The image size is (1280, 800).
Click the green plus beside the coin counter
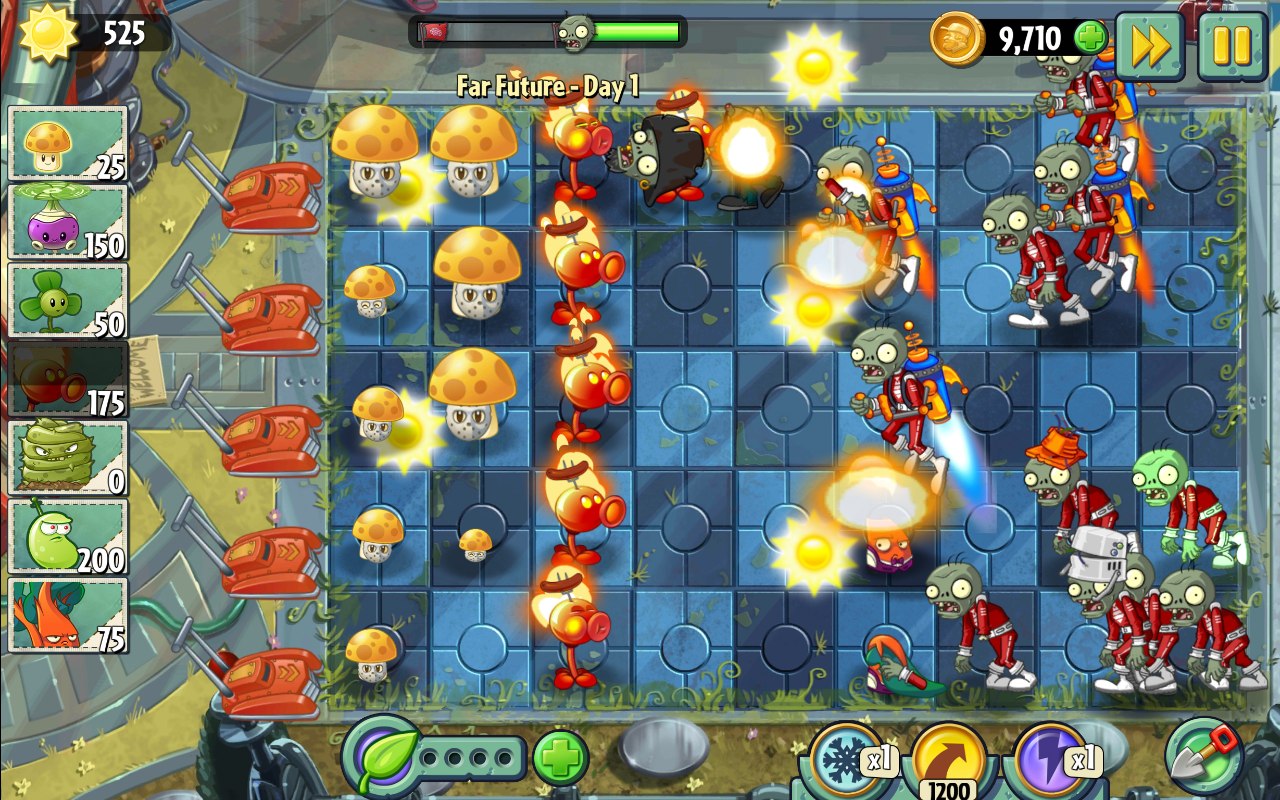click(1093, 38)
